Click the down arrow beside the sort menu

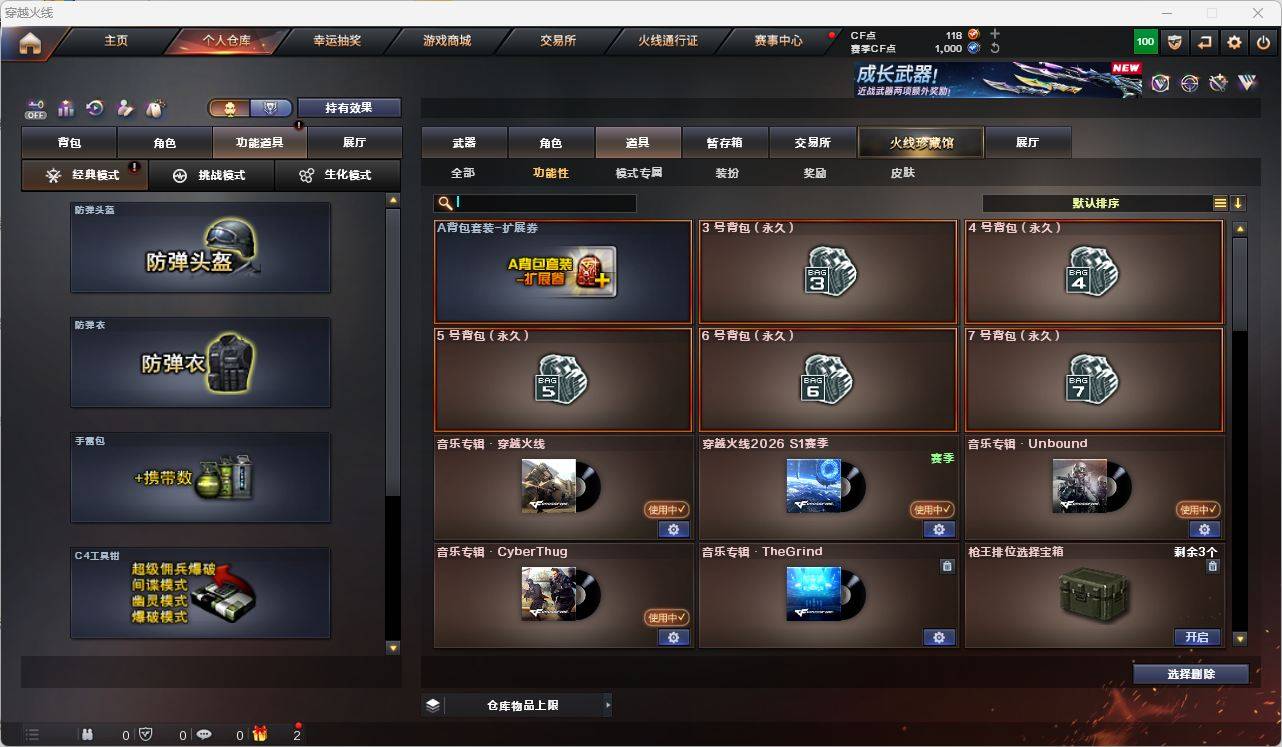click(x=1240, y=202)
